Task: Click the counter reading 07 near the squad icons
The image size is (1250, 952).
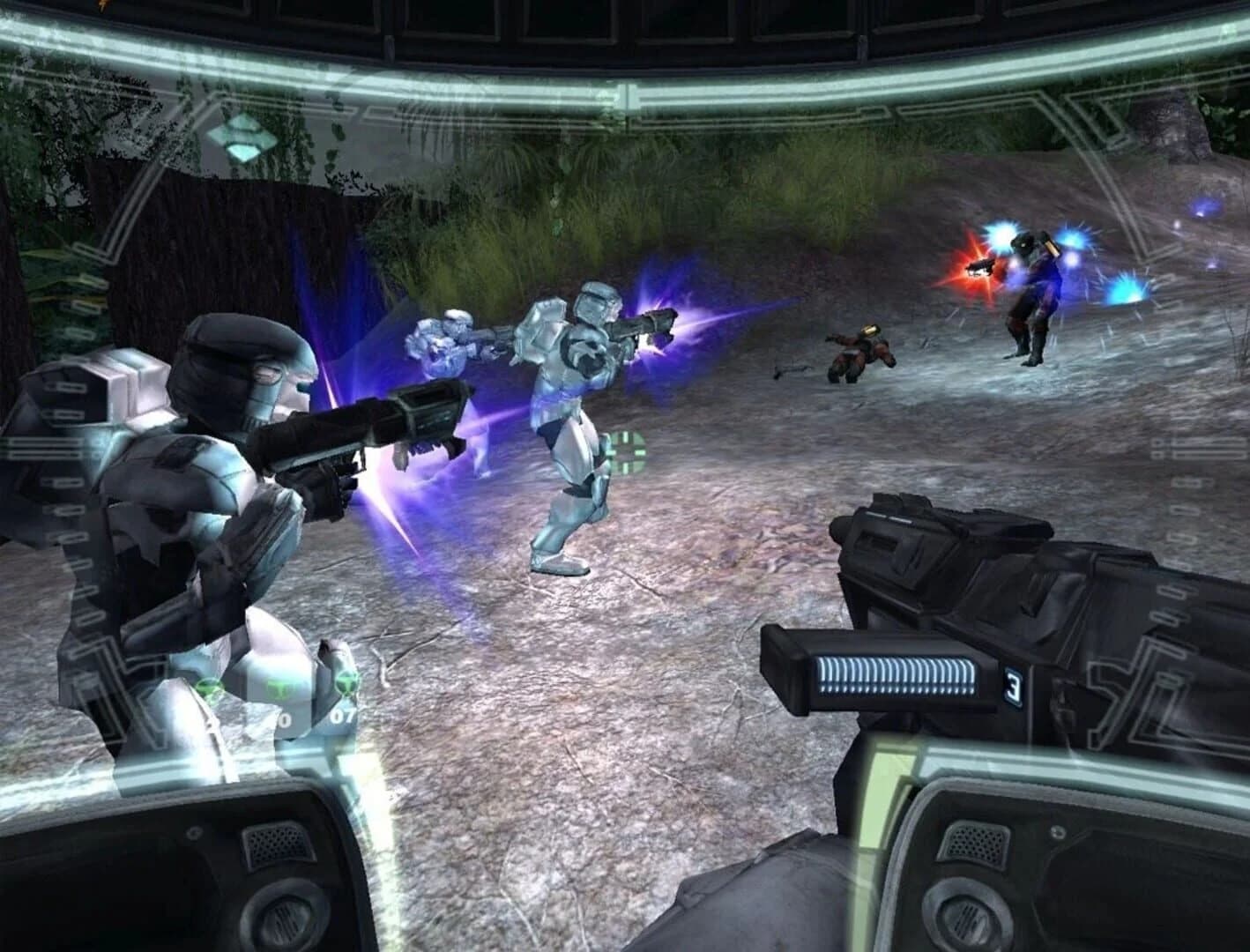Action: click(342, 718)
